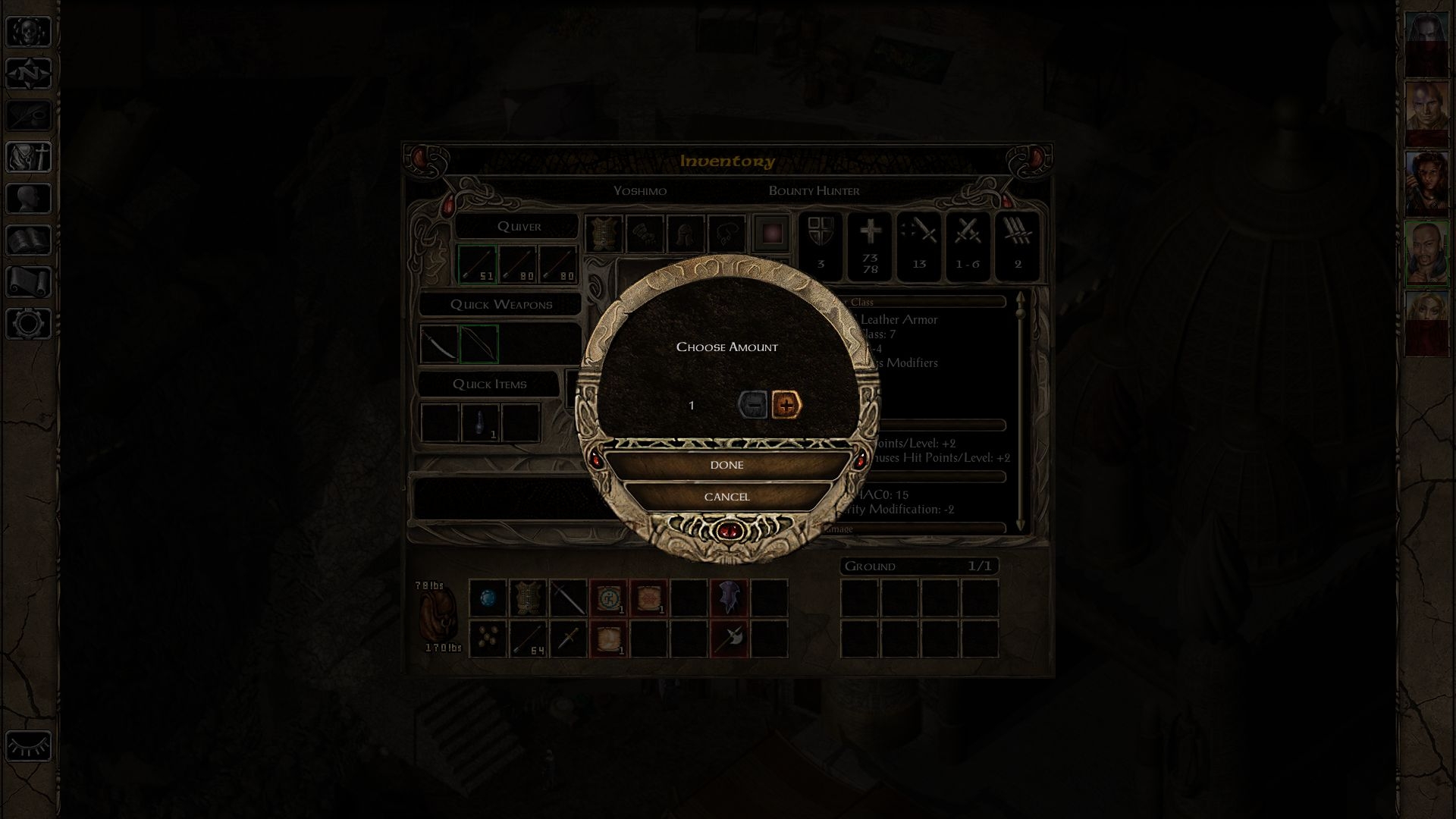Select the quiver slot with 51 arrows
The image size is (1456, 819).
(x=477, y=265)
